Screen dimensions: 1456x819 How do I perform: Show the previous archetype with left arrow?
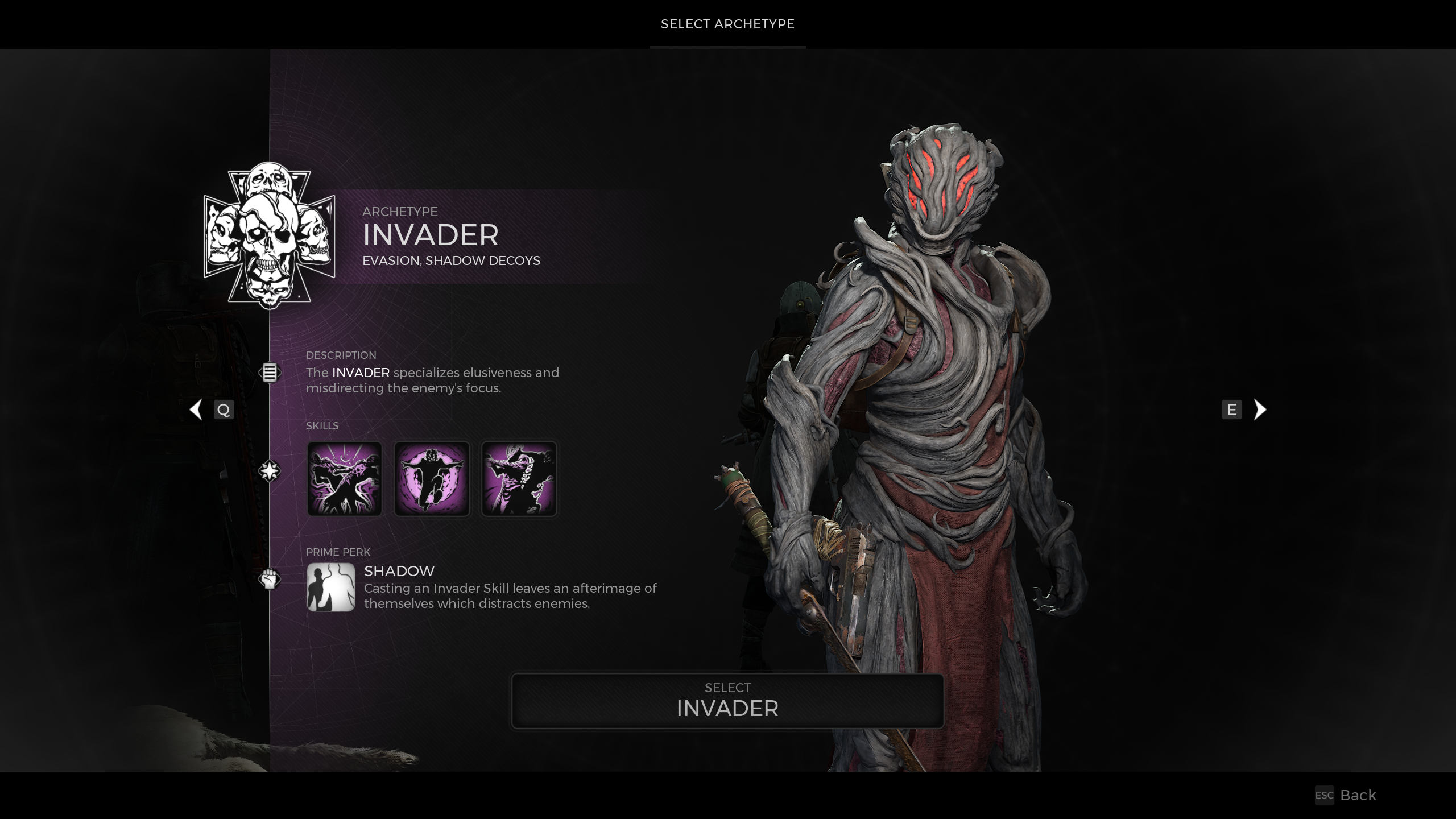(x=196, y=409)
